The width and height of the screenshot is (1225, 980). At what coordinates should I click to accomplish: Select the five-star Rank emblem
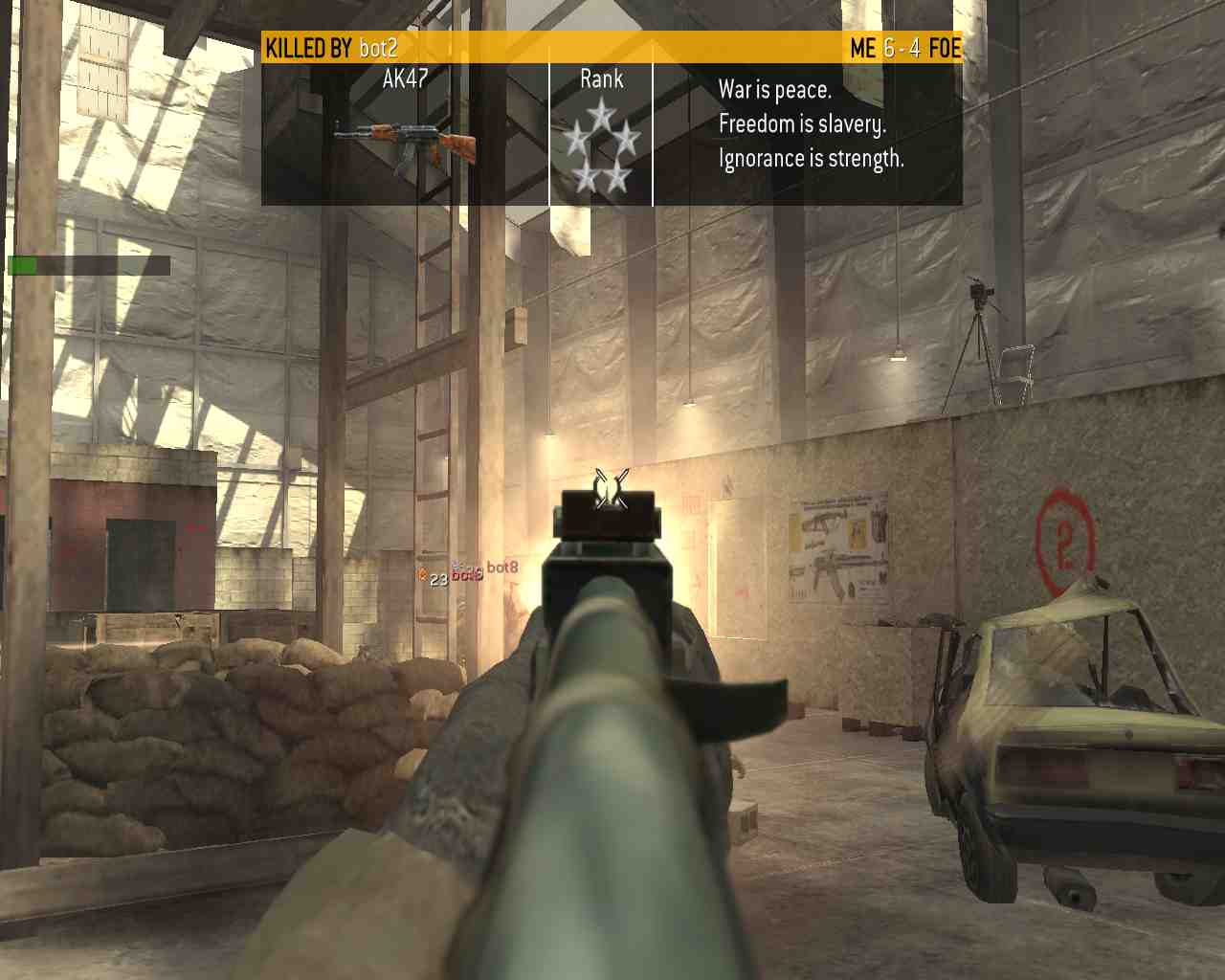pyautogui.click(x=601, y=146)
